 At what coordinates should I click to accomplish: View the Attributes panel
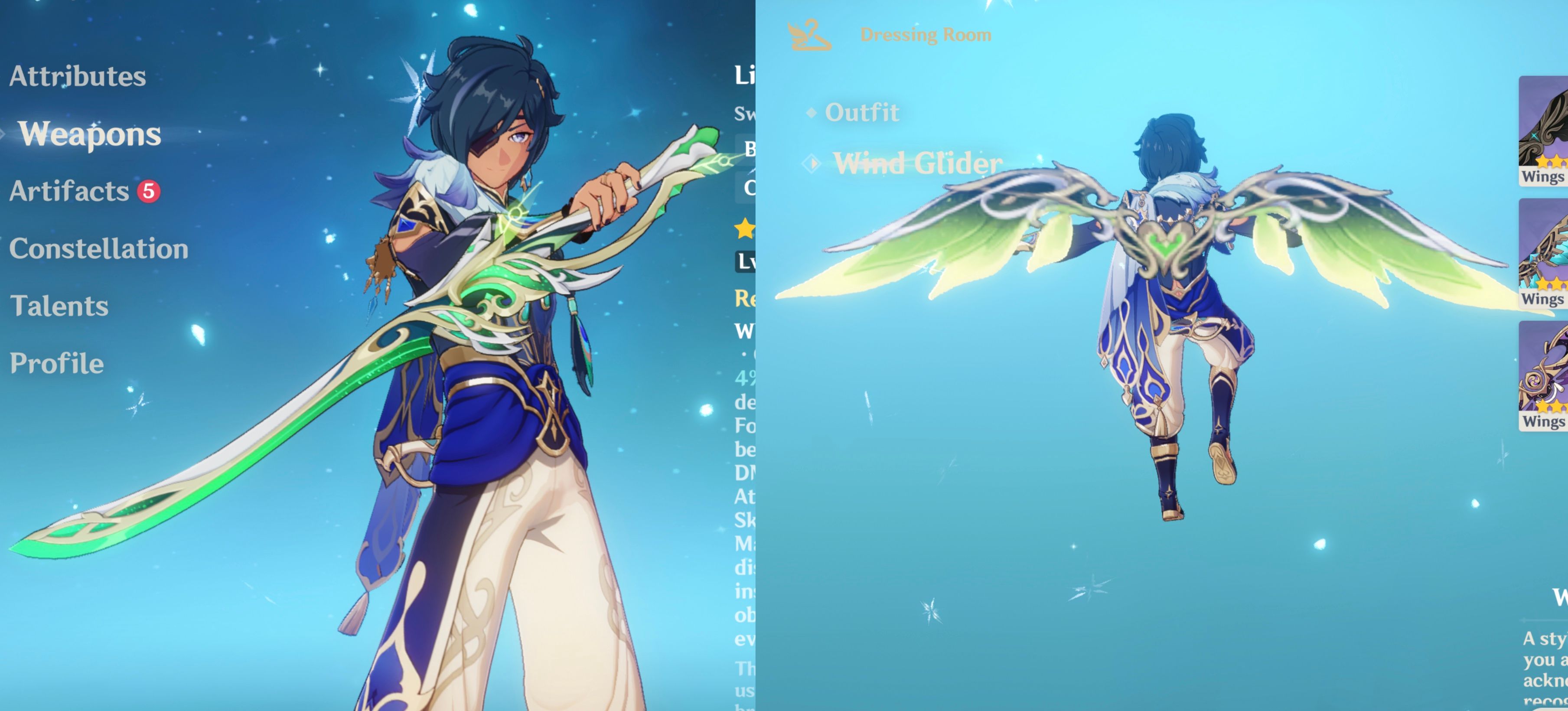pyautogui.click(x=78, y=77)
